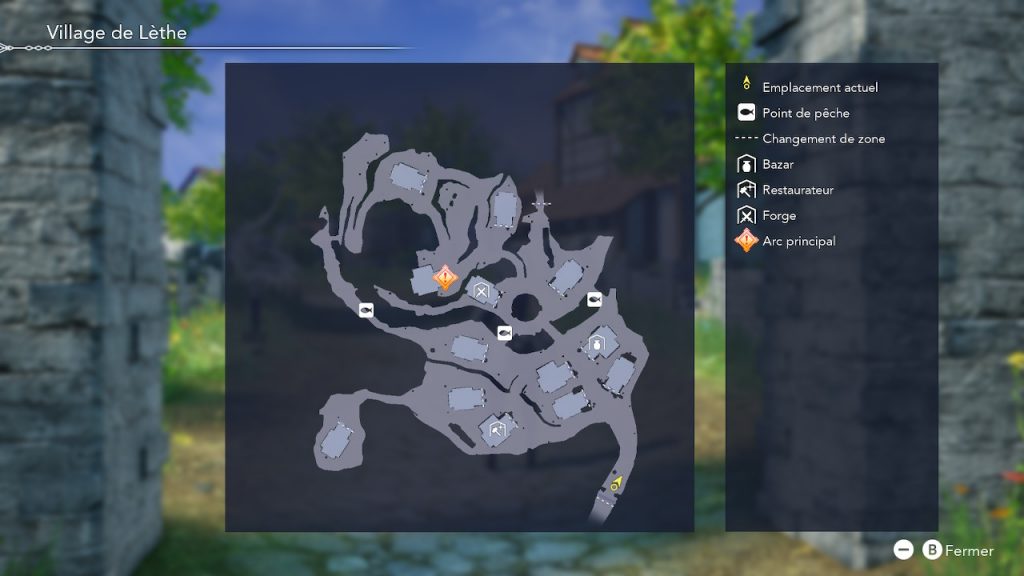The height and width of the screenshot is (576, 1024).
Task: Click the Changement de zone legend entry
Action: 823,139
